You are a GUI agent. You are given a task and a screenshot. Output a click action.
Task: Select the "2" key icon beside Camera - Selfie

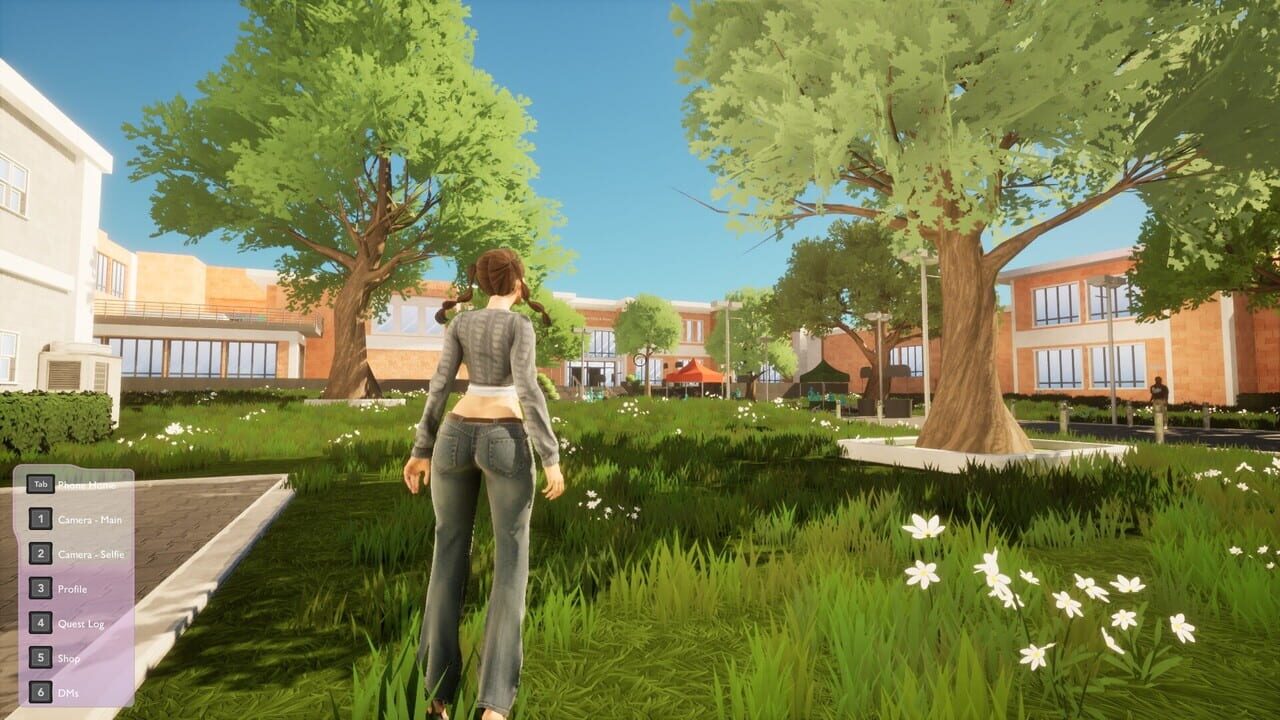(41, 553)
